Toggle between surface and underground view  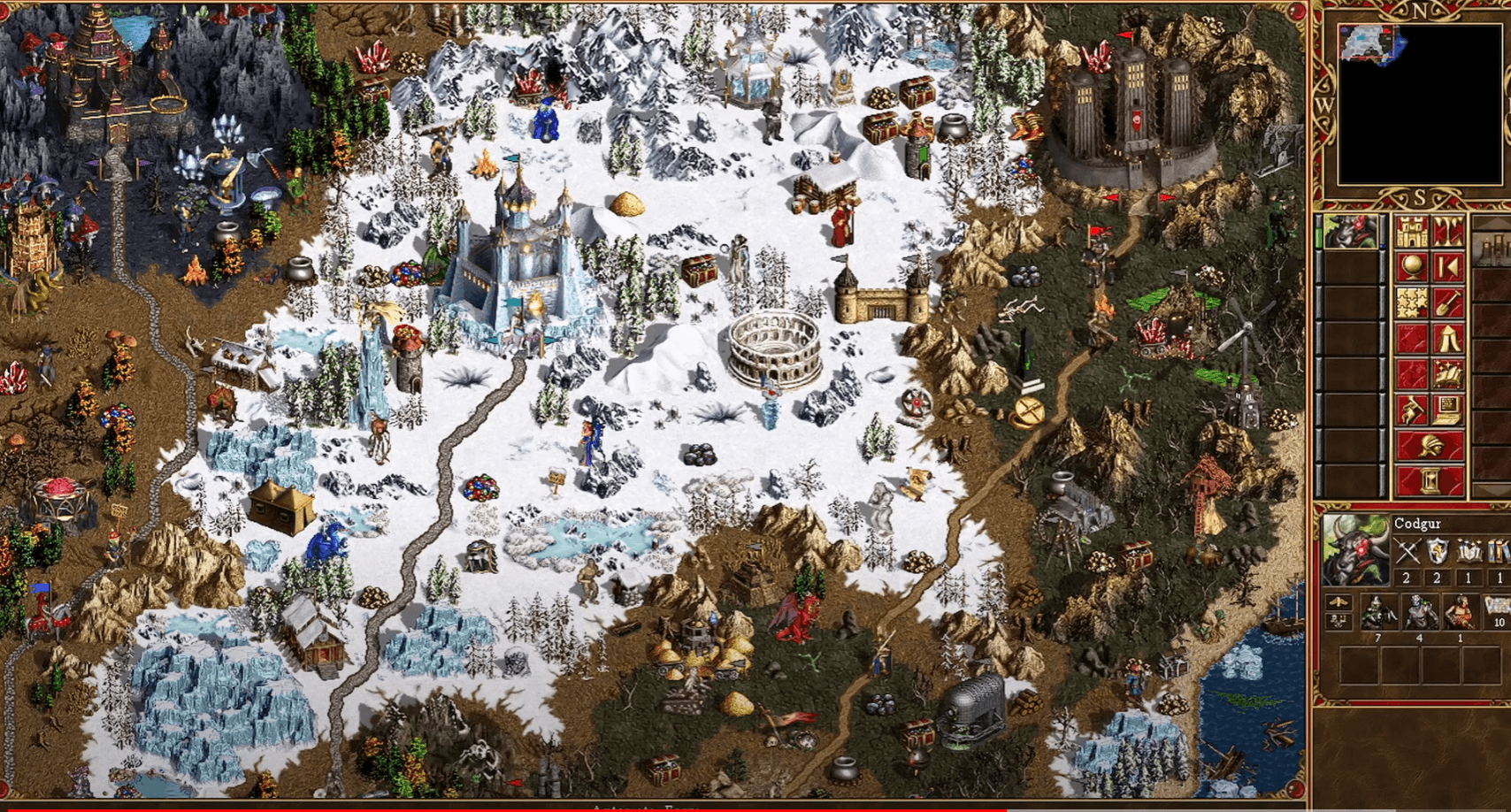click(x=1449, y=232)
